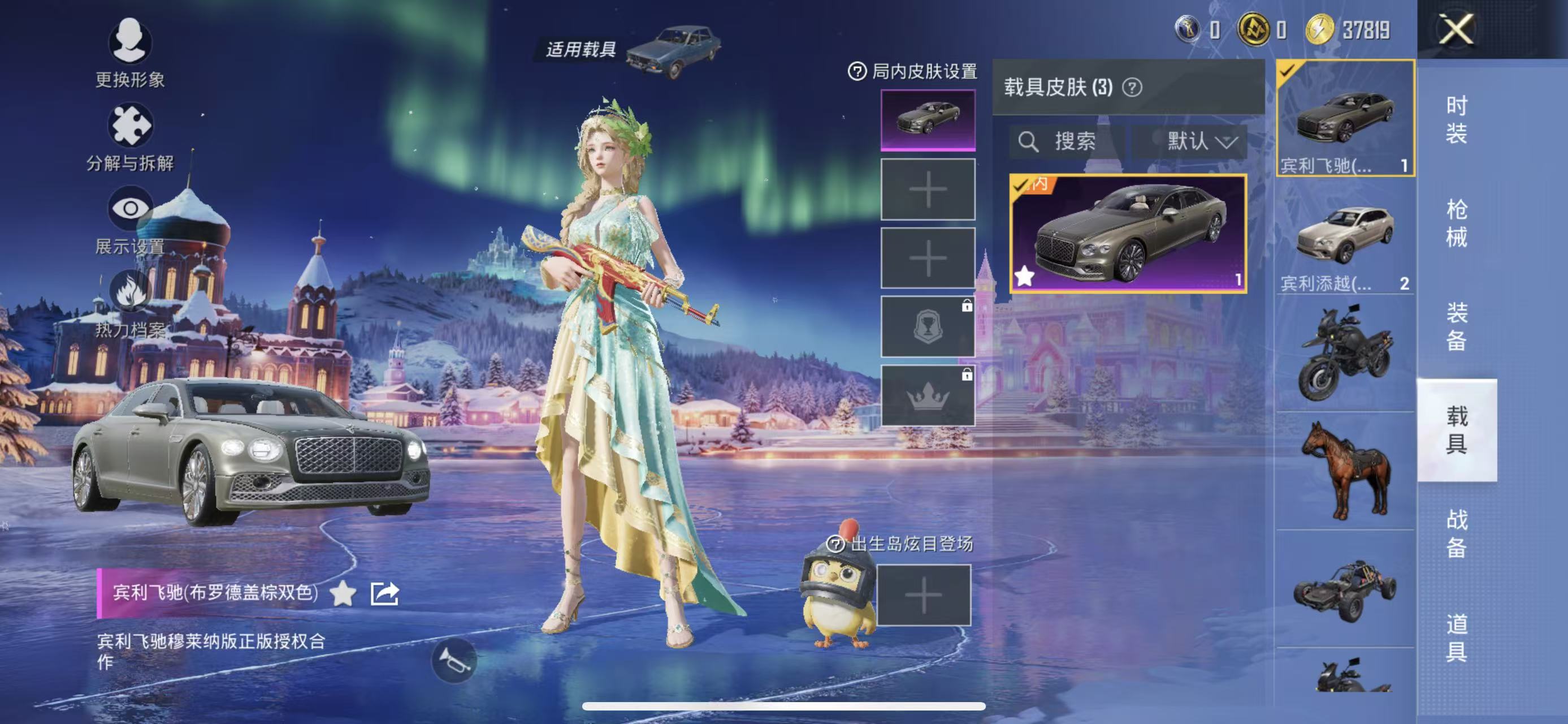Switch to the 道具 items tab
The image size is (1568, 724).
pyautogui.click(x=1456, y=637)
